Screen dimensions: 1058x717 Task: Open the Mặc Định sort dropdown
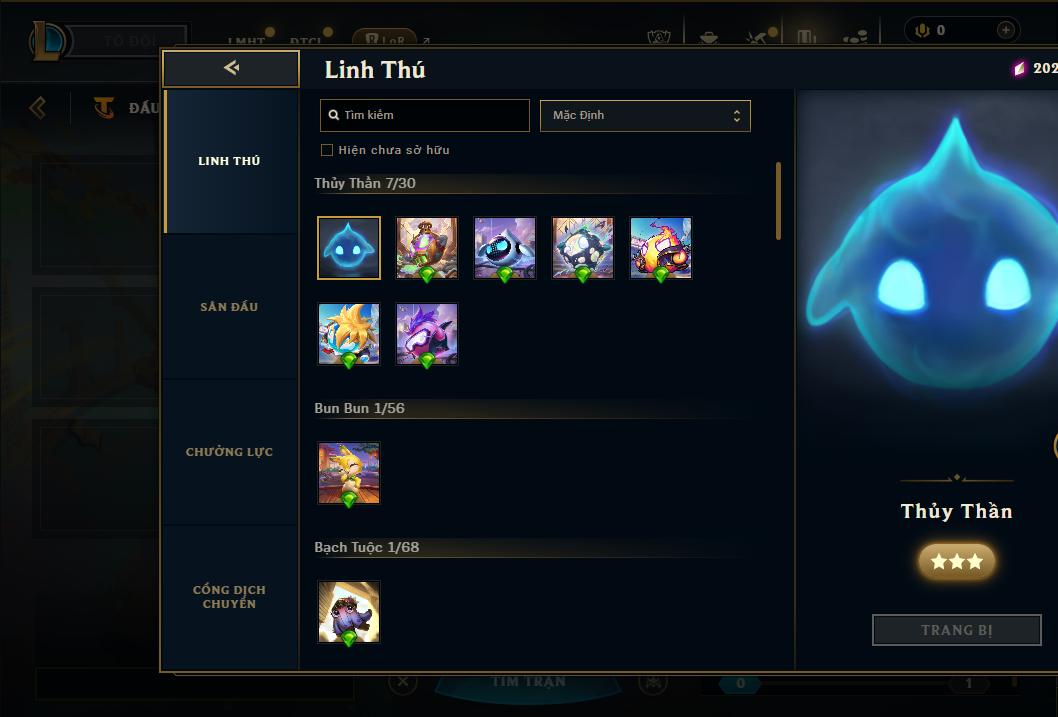(x=645, y=115)
